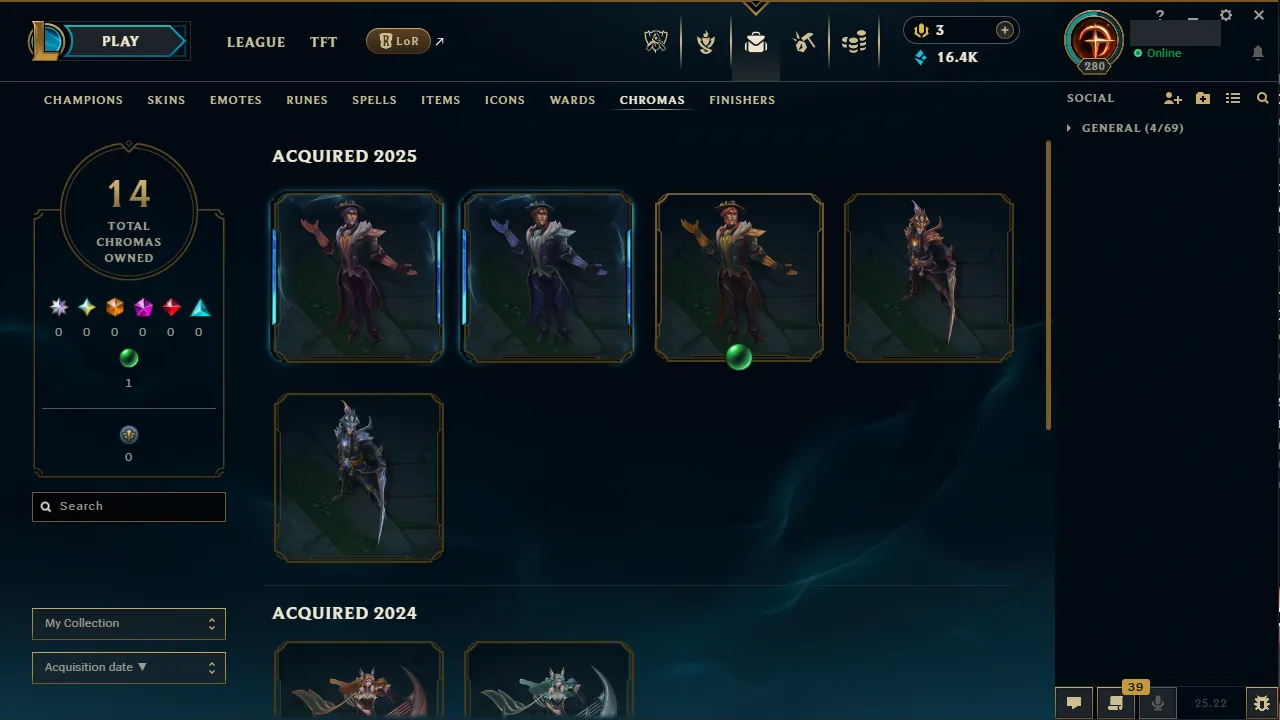Open Your Shop hammer icon
Viewport: 1280px width, 720px height.
pyautogui.click(x=804, y=41)
